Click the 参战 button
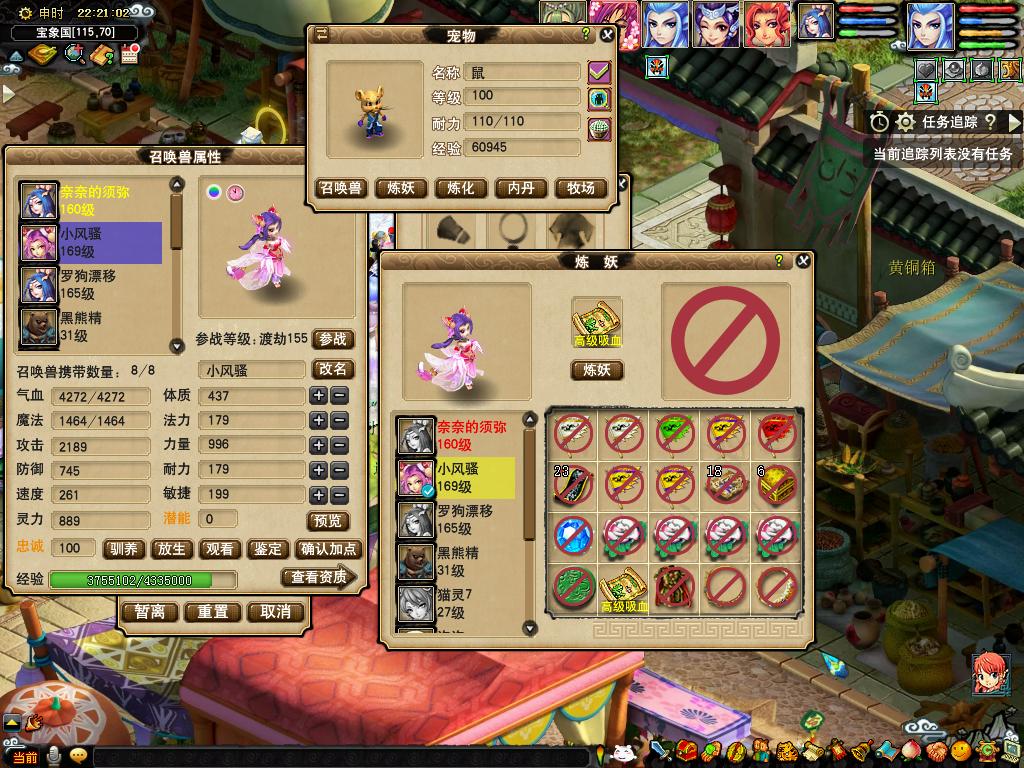This screenshot has width=1024, height=768. click(333, 339)
